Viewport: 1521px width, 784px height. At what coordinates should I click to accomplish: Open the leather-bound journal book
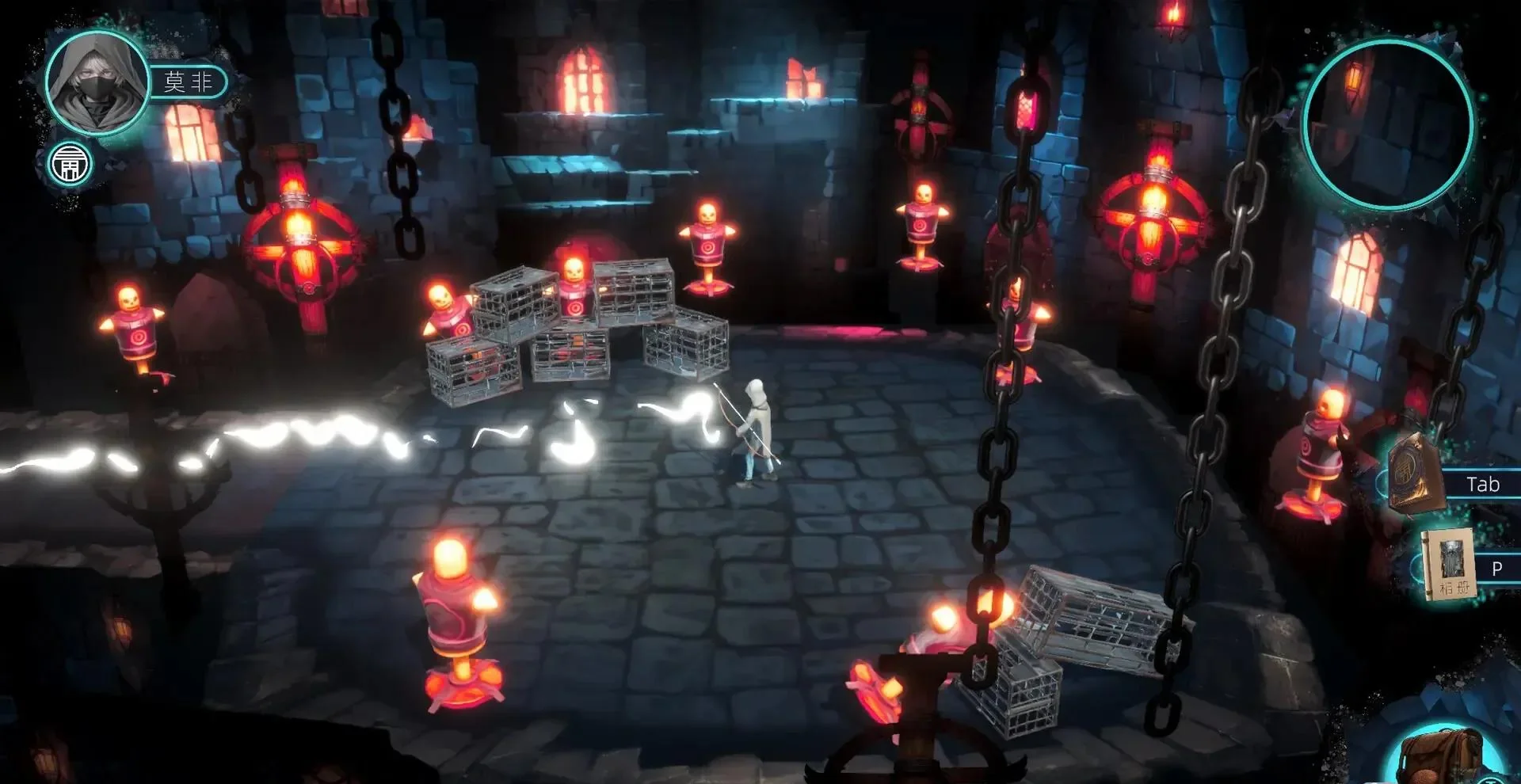click(x=1416, y=473)
